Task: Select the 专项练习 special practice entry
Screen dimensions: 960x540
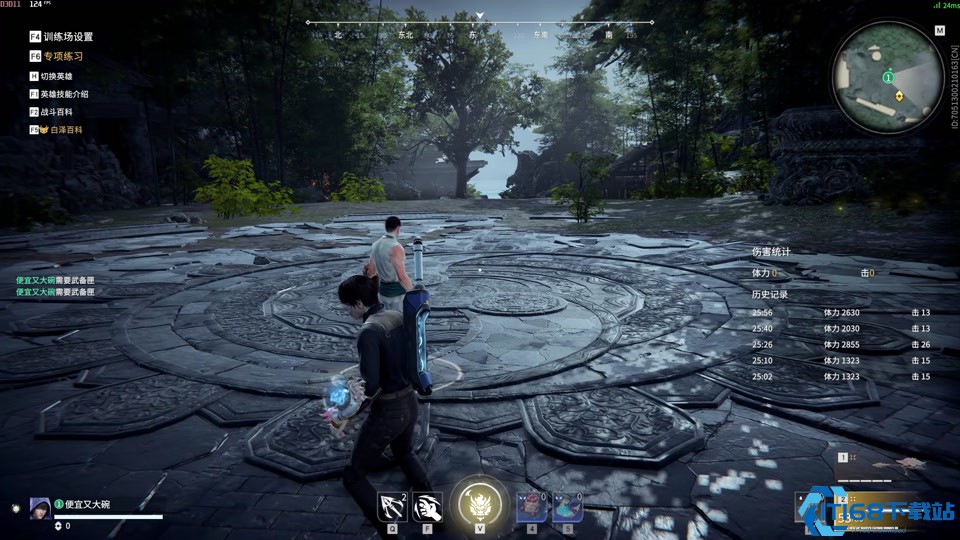Action: click(x=62, y=56)
